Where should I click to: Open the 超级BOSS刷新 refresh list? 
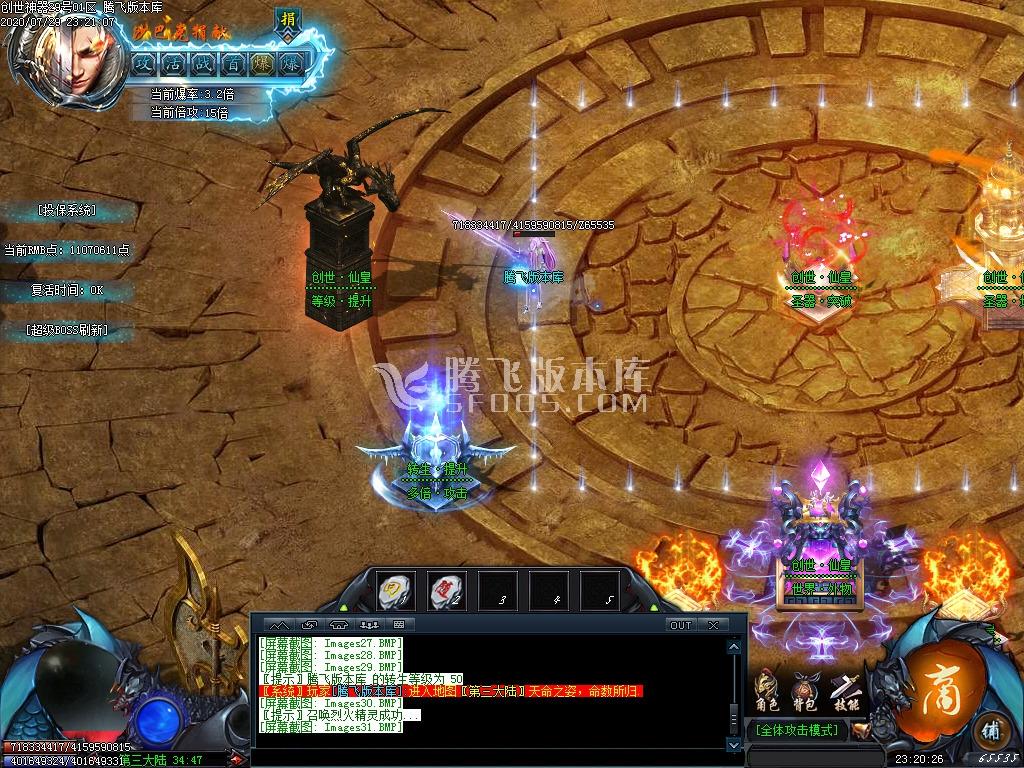[x=67, y=329]
